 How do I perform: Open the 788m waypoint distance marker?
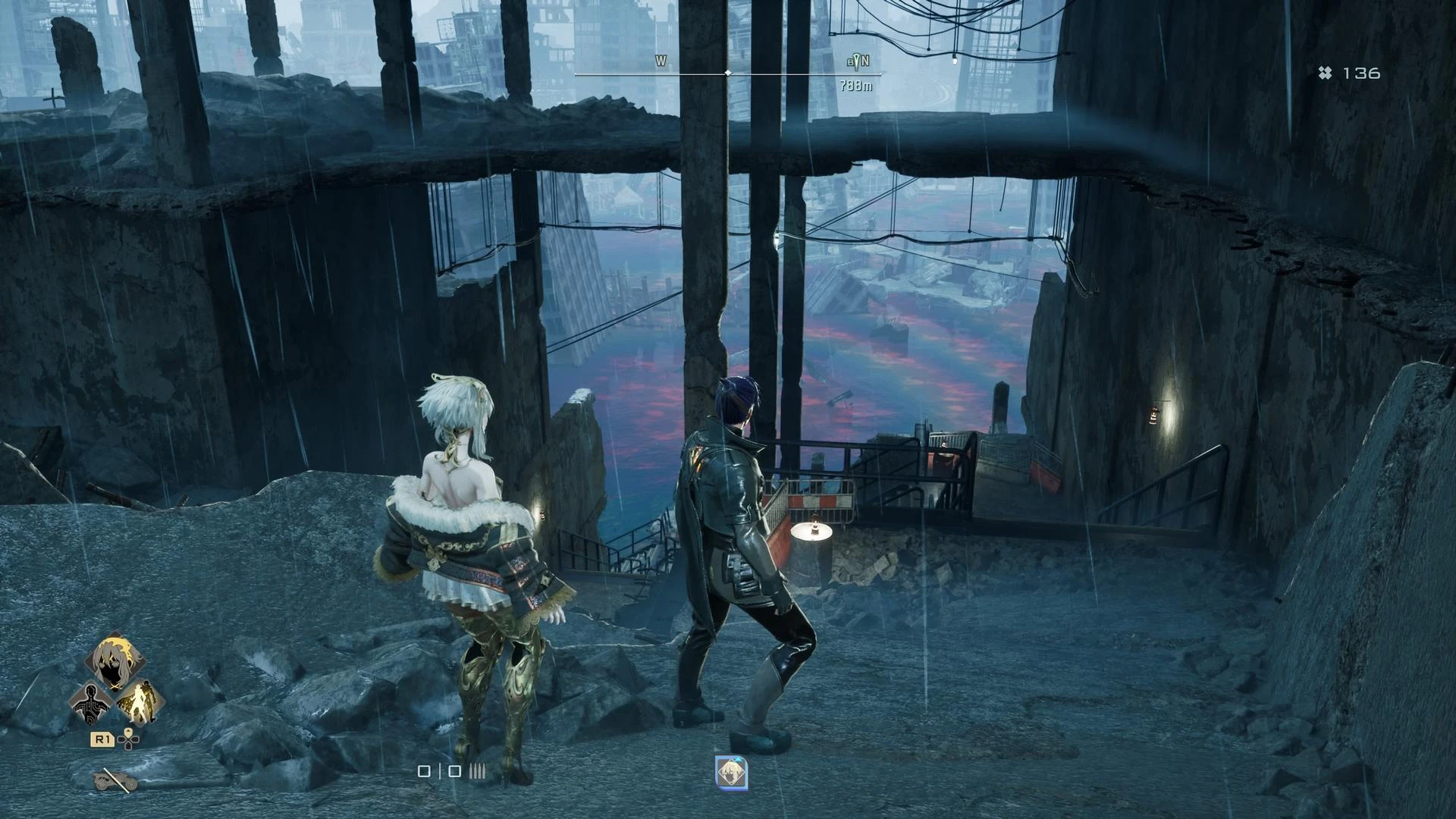coord(855,86)
